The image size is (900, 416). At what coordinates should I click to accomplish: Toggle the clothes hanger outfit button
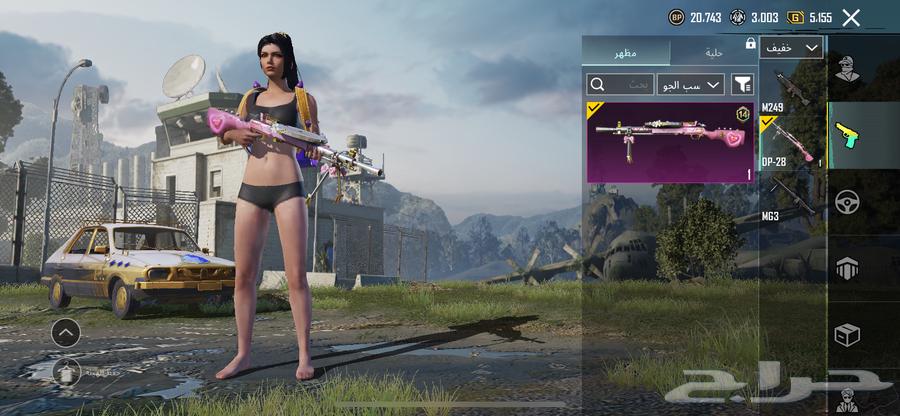66,371
